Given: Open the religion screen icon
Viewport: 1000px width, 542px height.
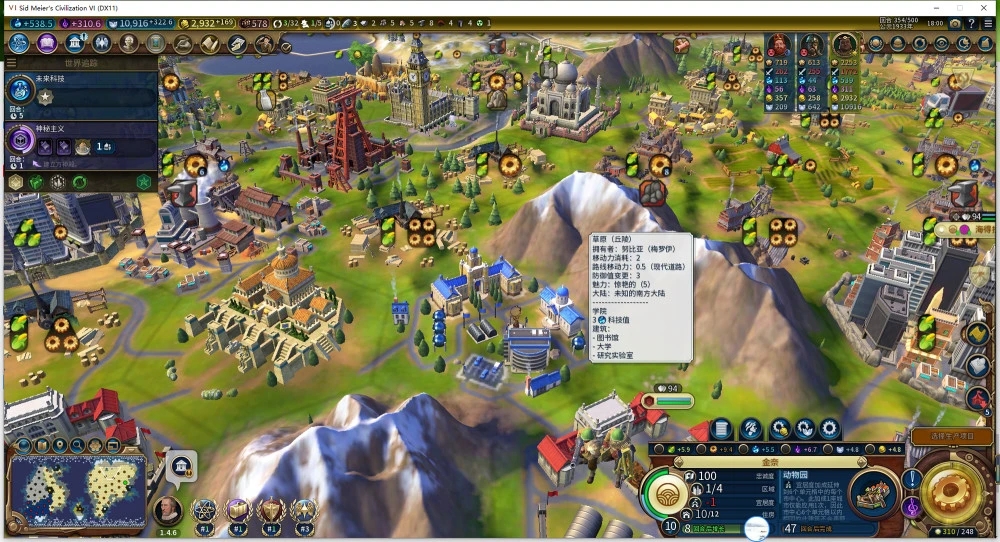Looking at the screenshot, I should (101, 43).
